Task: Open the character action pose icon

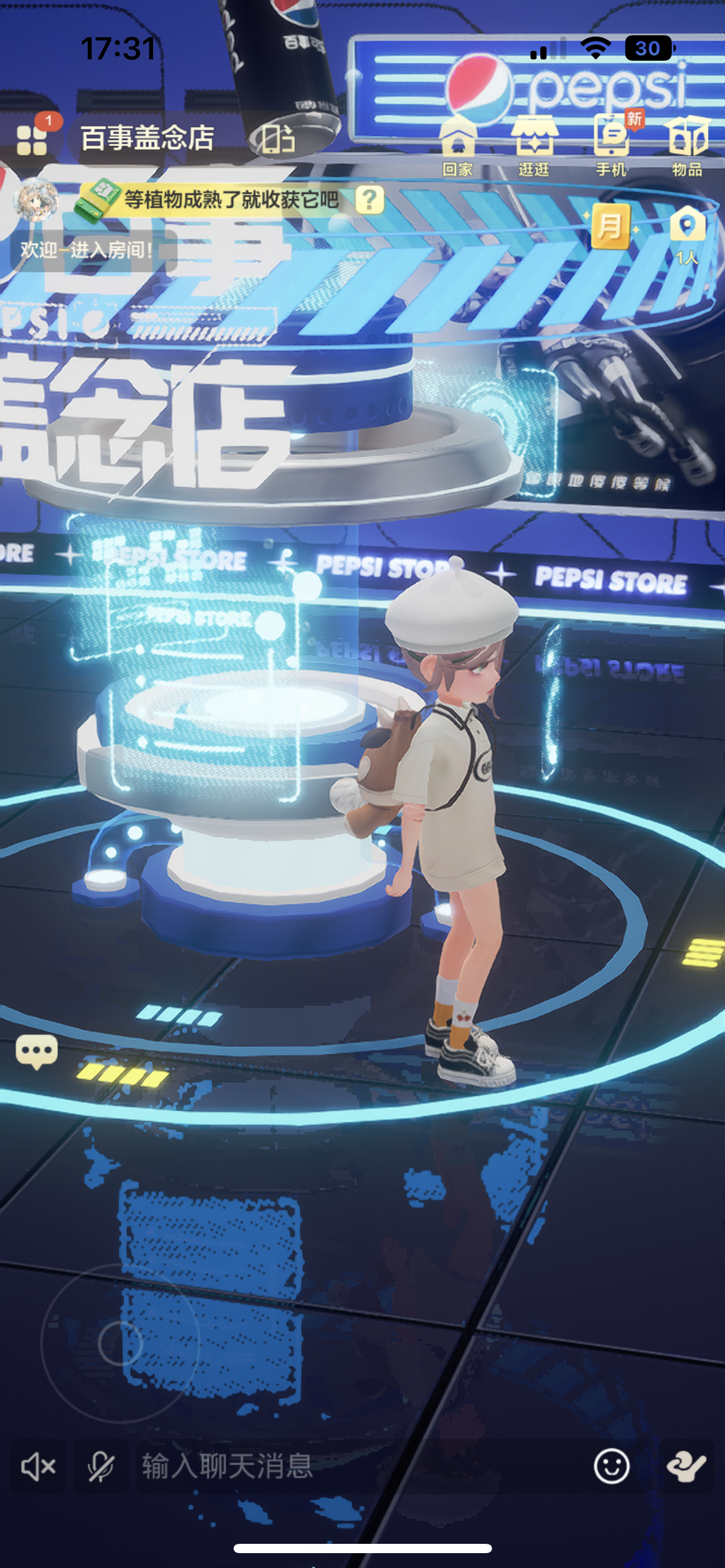Action: point(687,1466)
